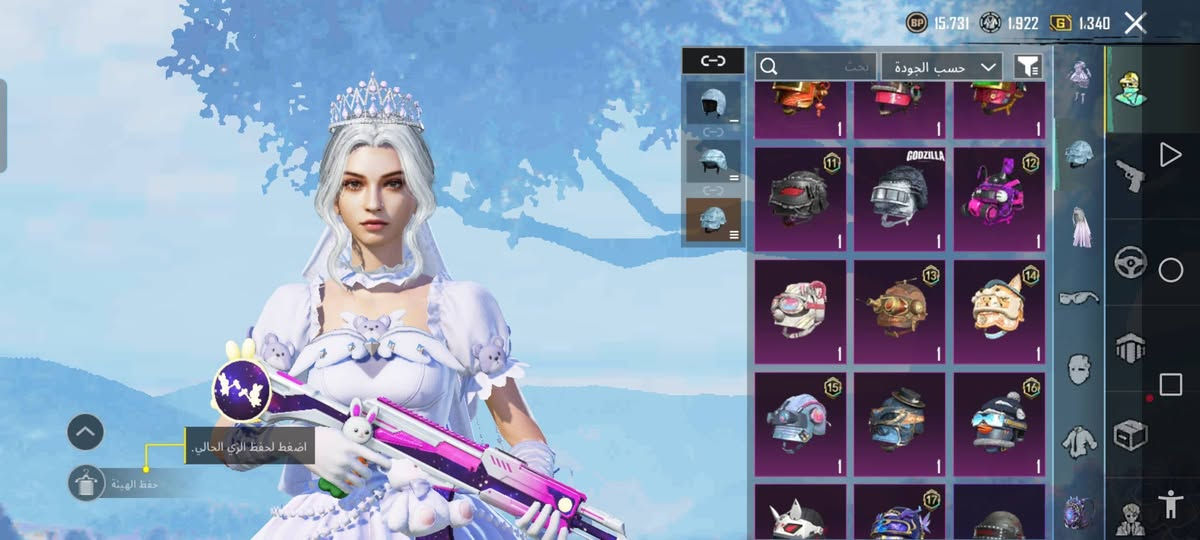This screenshot has width=1200, height=540.
Task: Open the supply crate section
Action: click(1130, 435)
